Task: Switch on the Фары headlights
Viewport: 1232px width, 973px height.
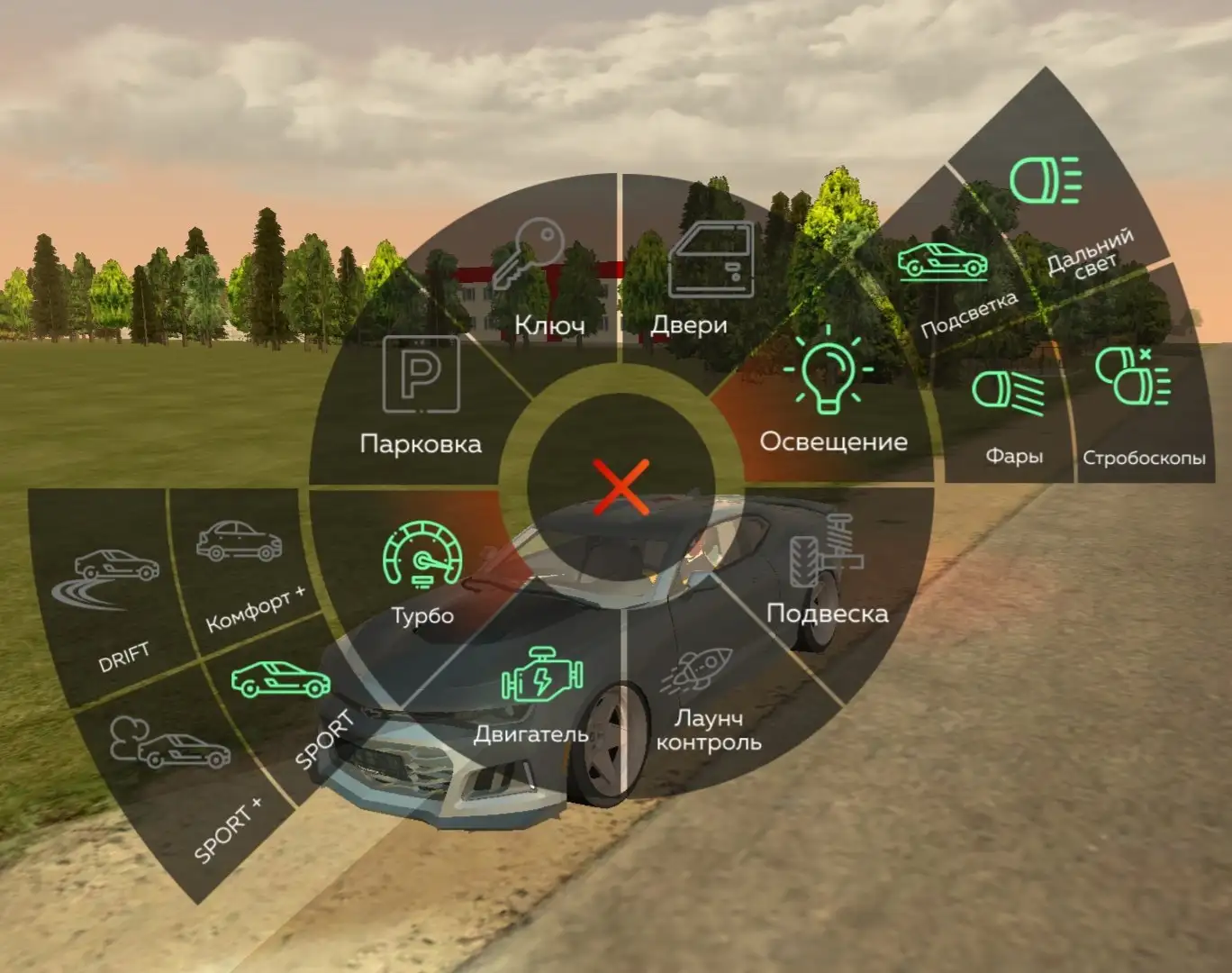Action: coord(1009,410)
